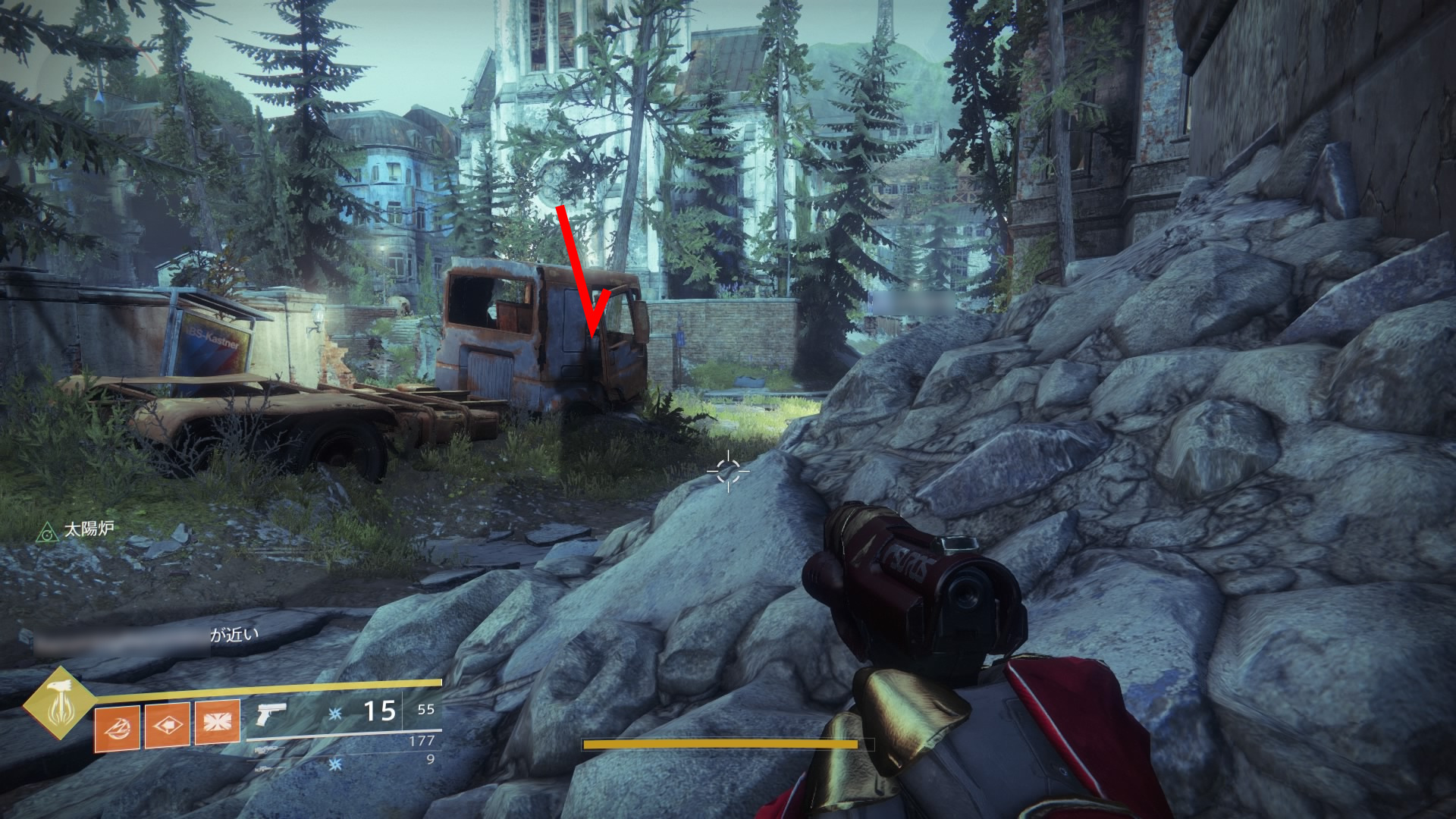Activate the golden diamond super ability icon

tap(58, 703)
